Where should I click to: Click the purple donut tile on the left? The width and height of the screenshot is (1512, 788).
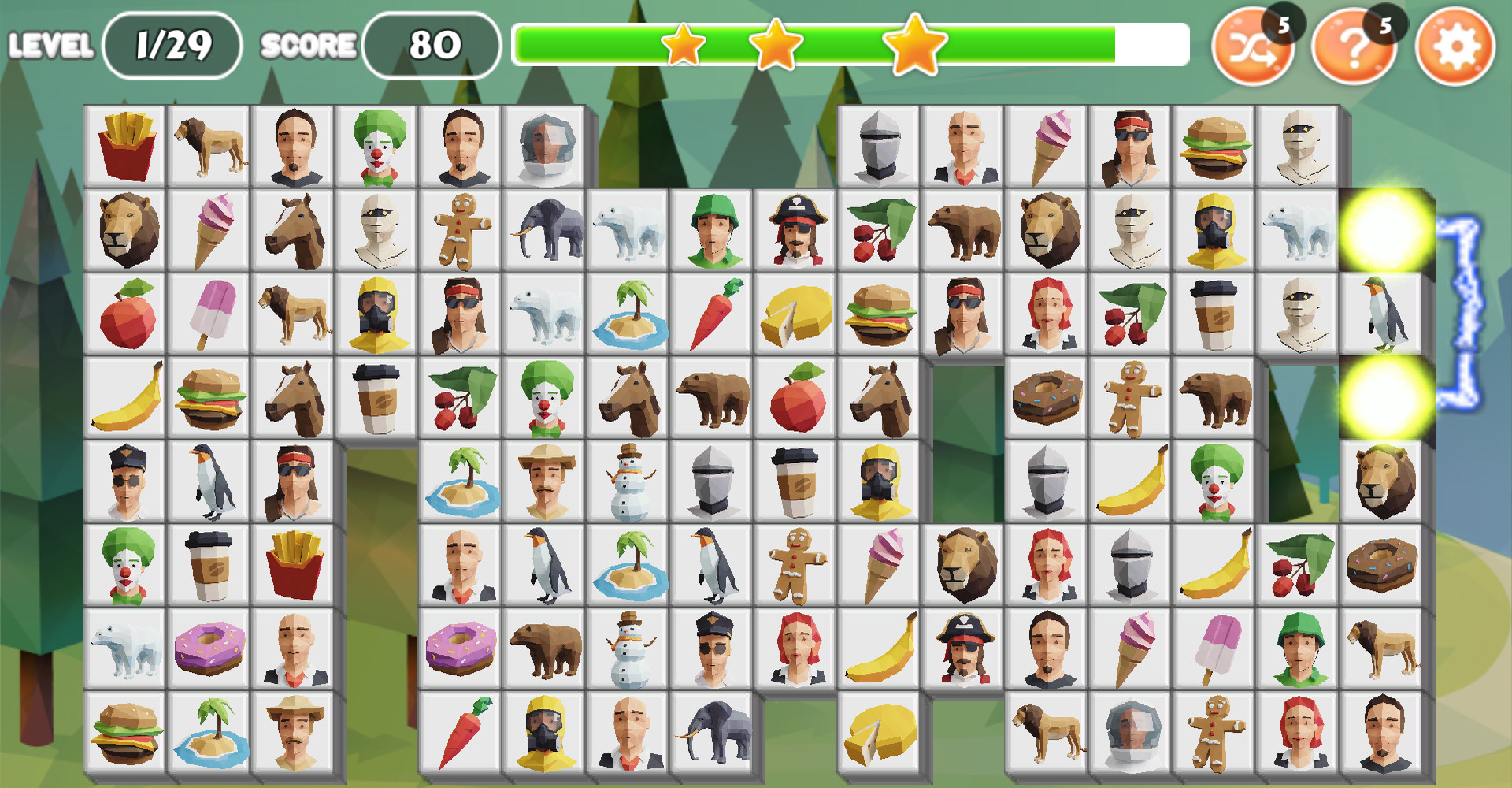[x=209, y=648]
